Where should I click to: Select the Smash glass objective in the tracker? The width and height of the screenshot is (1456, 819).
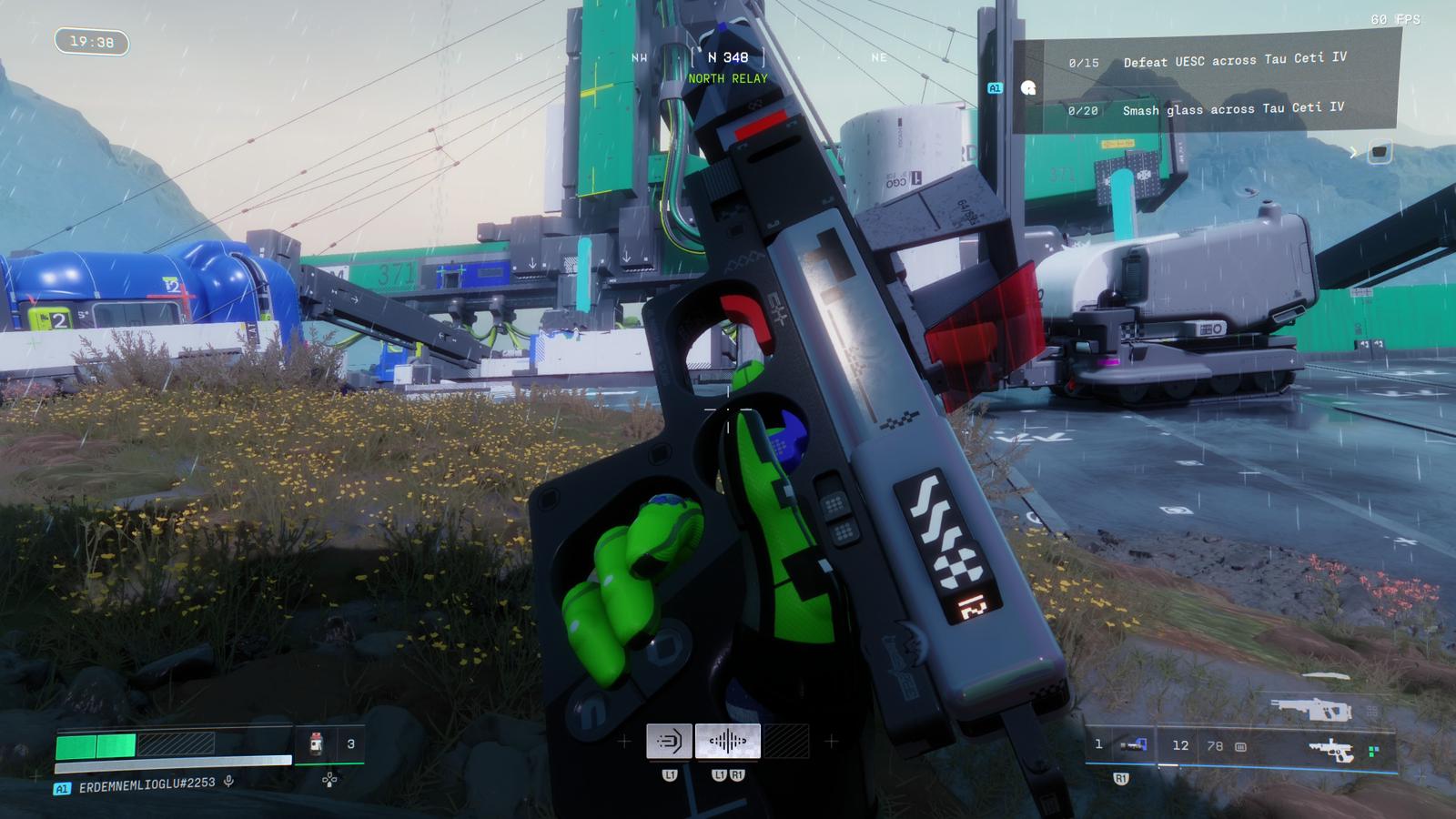[x=1232, y=109]
